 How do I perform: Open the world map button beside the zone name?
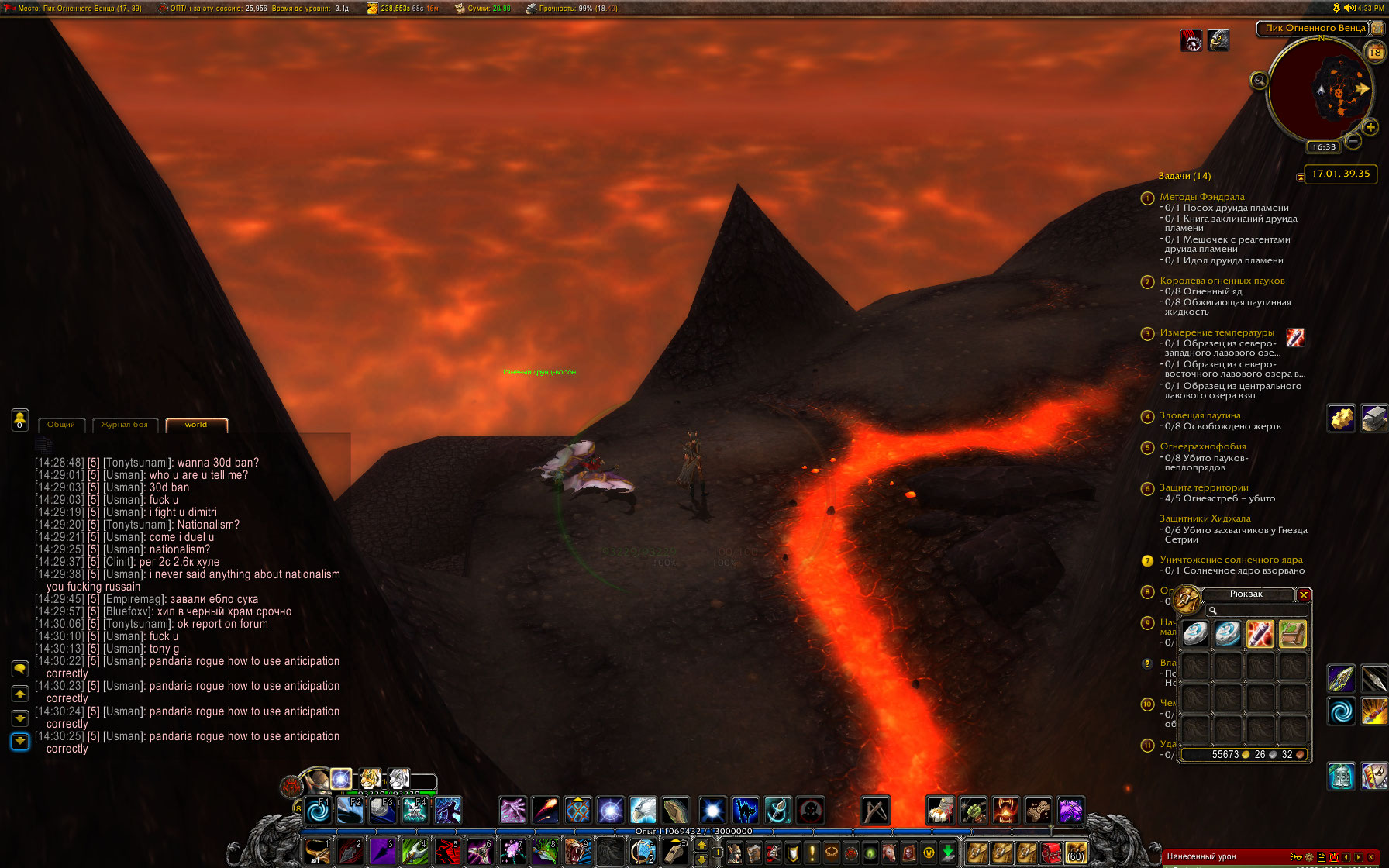(x=1377, y=28)
